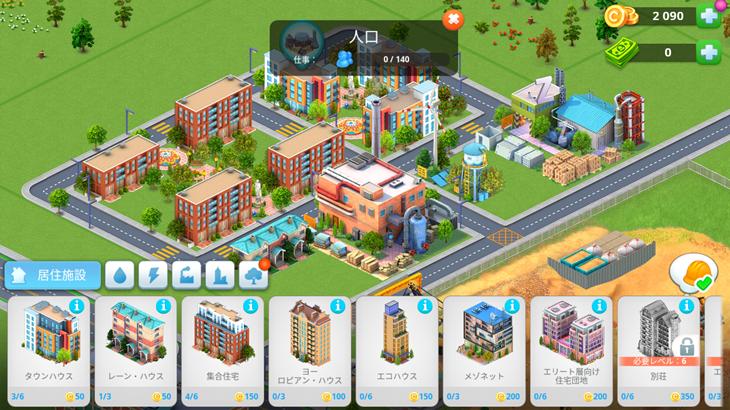Image resolution: width=730 pixels, height=410 pixels.
Task: Open the tree decorations category tab
Action: 252,275
